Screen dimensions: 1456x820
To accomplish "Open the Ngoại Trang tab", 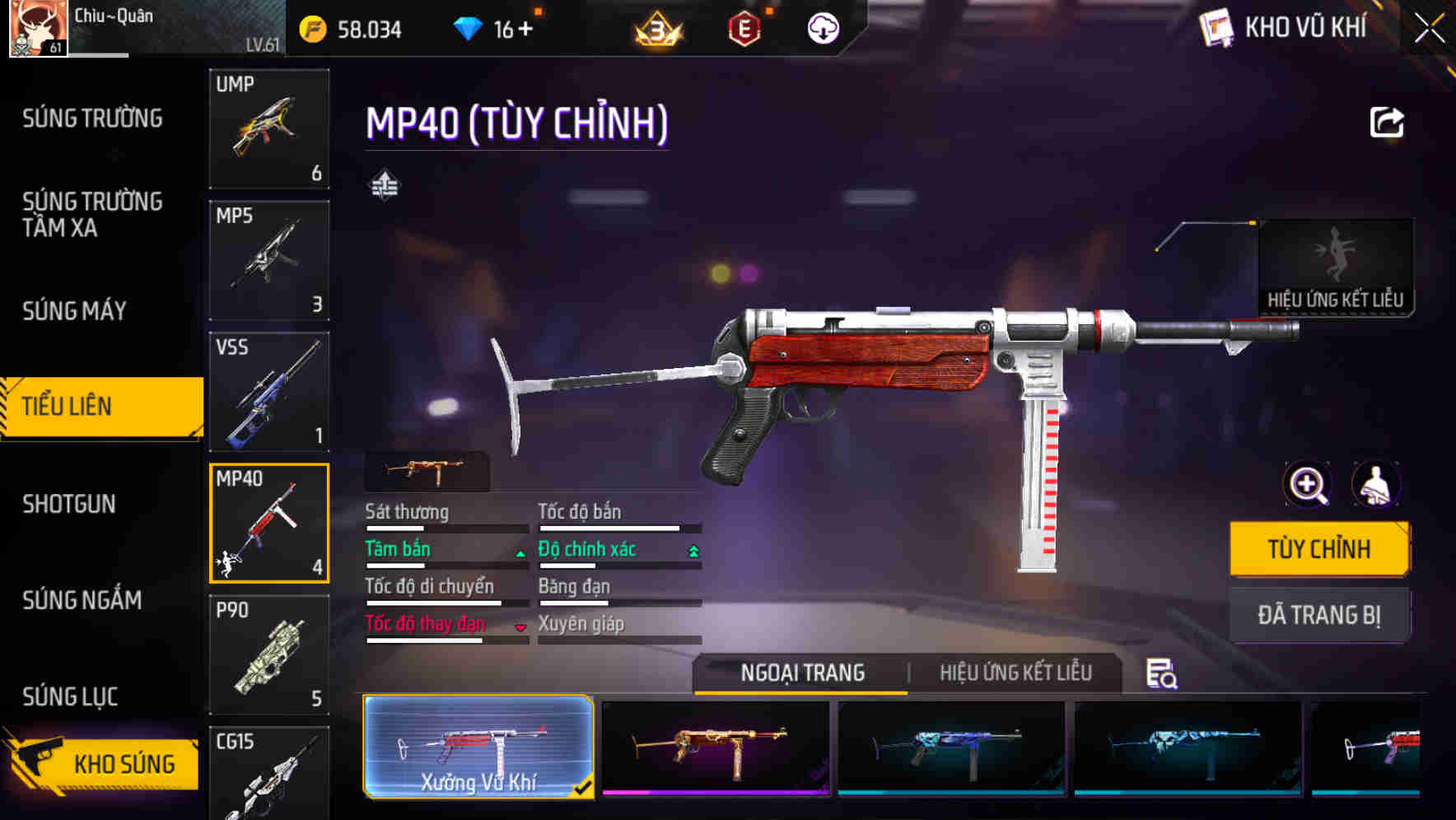I will click(802, 673).
